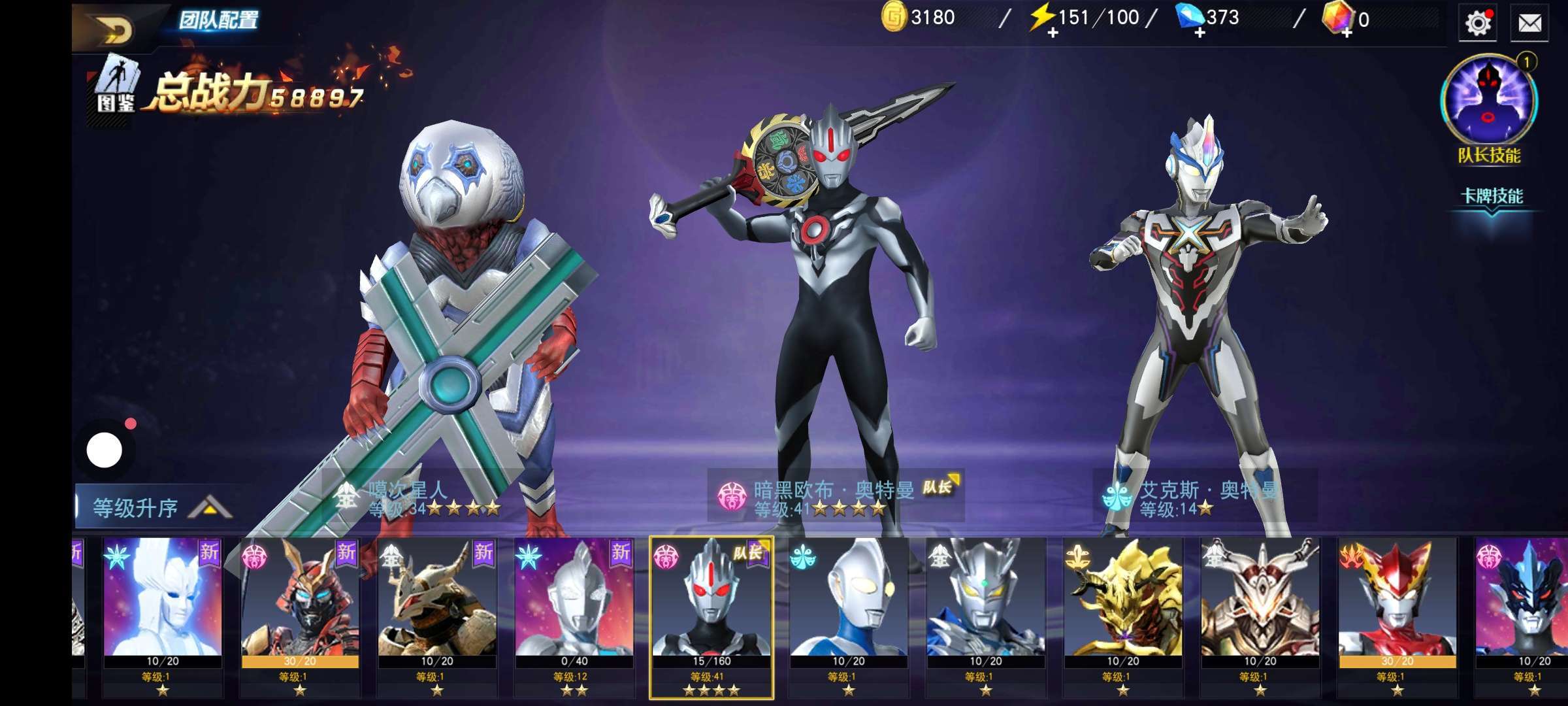Open the settings gear icon
1568x706 pixels.
[1478, 24]
